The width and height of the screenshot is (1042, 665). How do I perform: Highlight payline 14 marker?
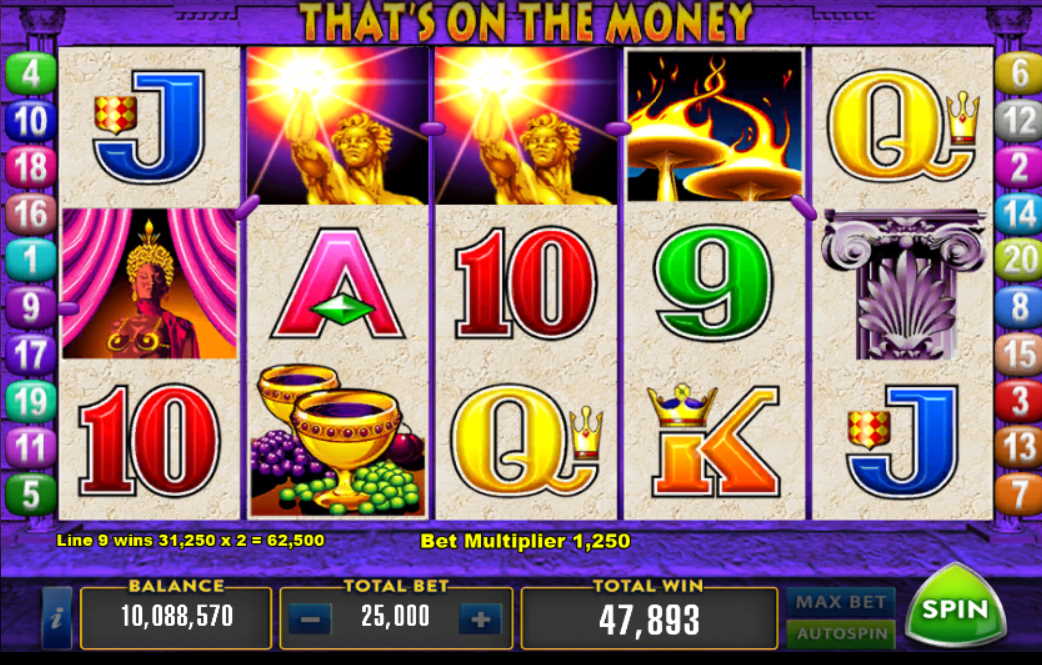(x=1019, y=214)
